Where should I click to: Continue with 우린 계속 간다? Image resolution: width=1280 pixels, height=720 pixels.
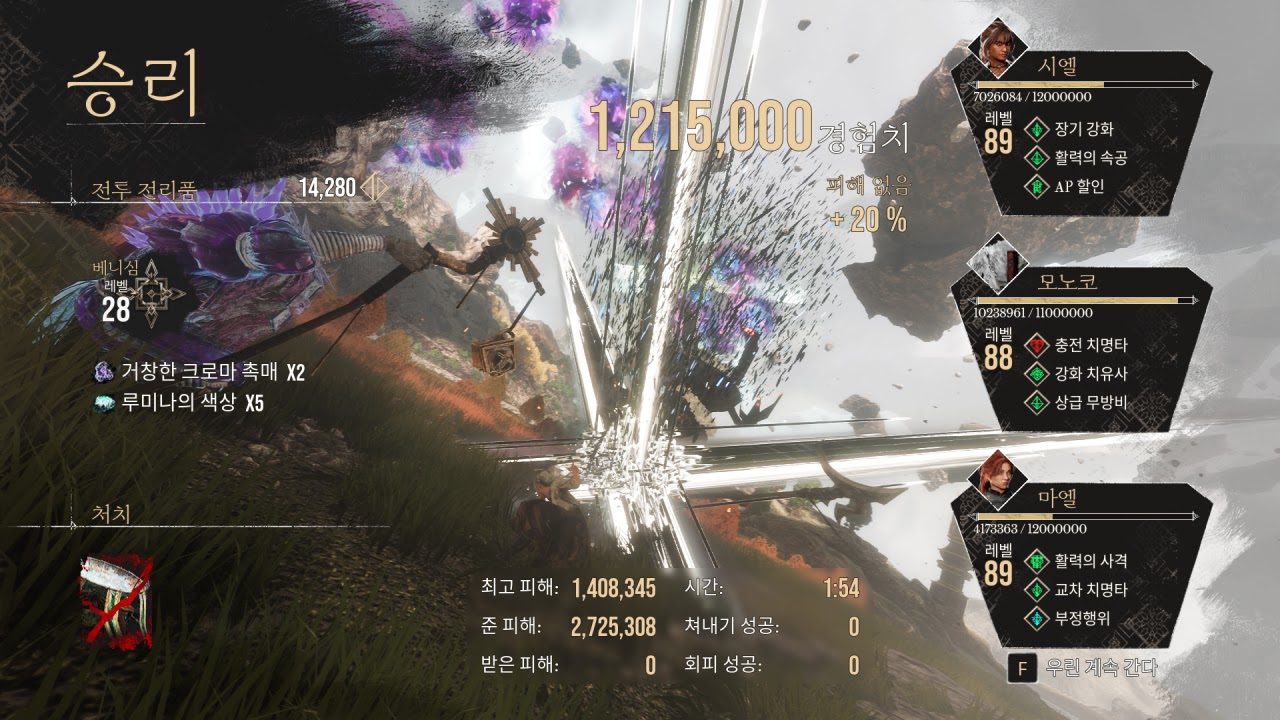pos(1085,668)
